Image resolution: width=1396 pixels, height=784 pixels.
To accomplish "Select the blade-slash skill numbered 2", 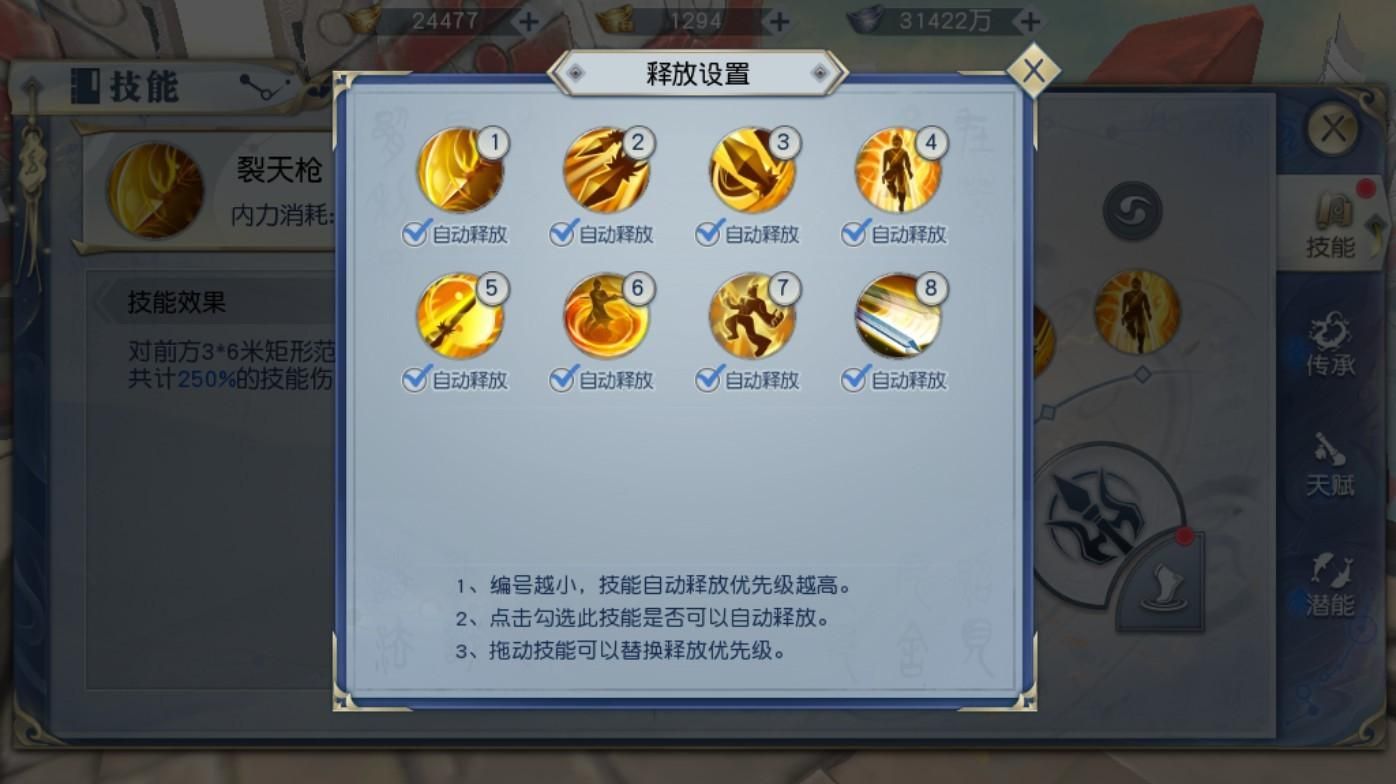I will [603, 172].
